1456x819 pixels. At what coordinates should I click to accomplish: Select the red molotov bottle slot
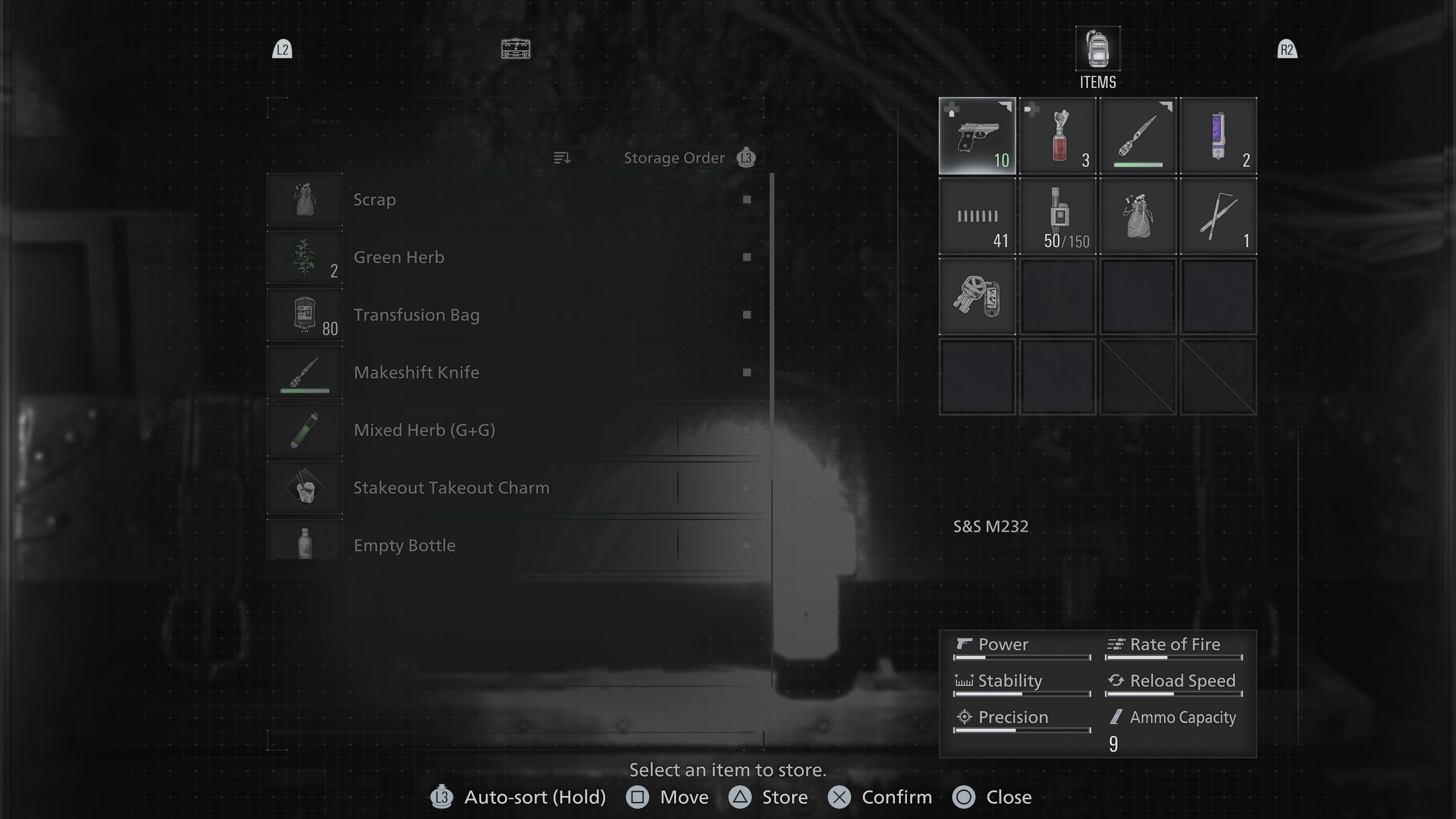(x=1057, y=136)
